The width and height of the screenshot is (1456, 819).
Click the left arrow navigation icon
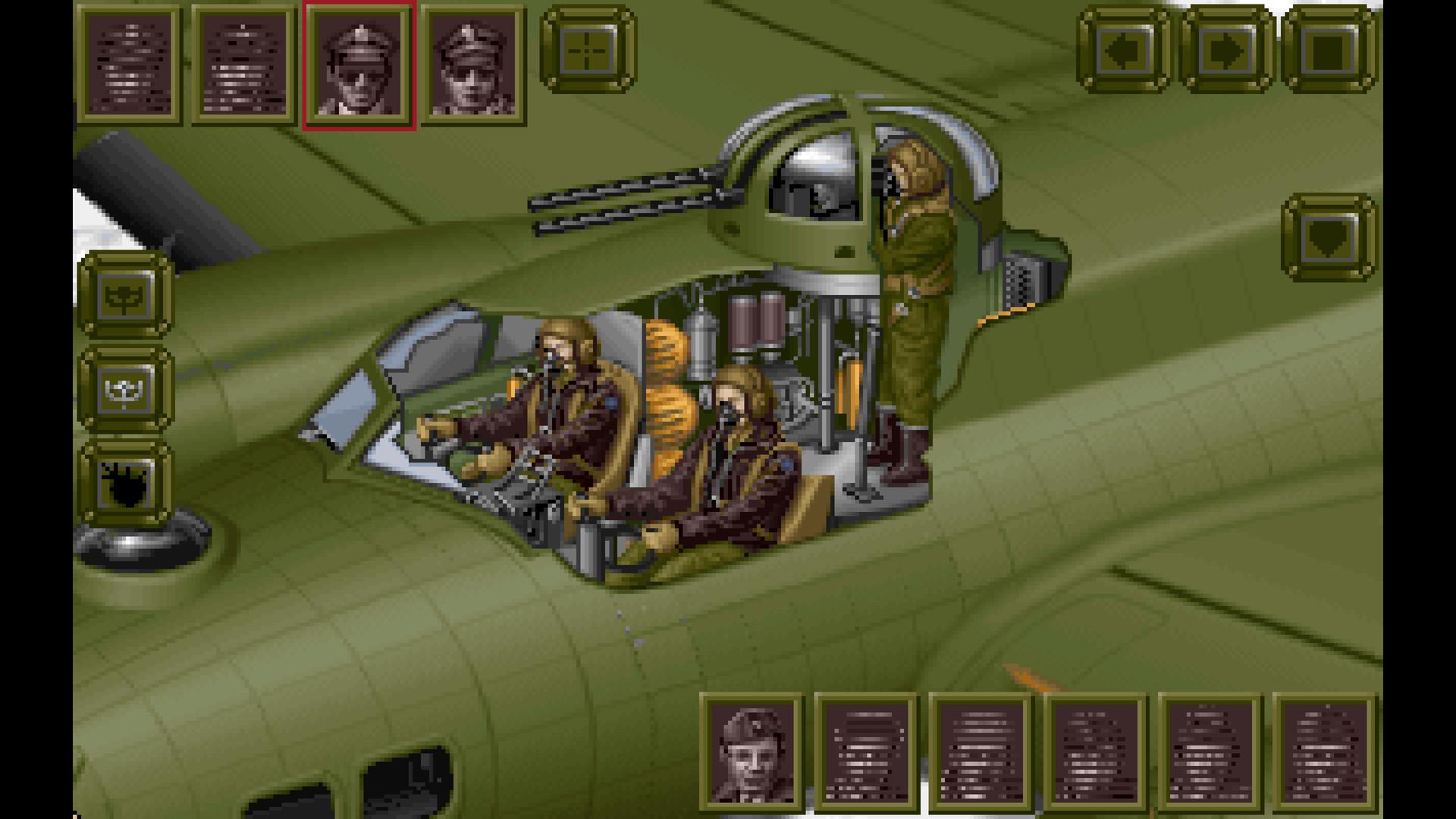click(1125, 51)
